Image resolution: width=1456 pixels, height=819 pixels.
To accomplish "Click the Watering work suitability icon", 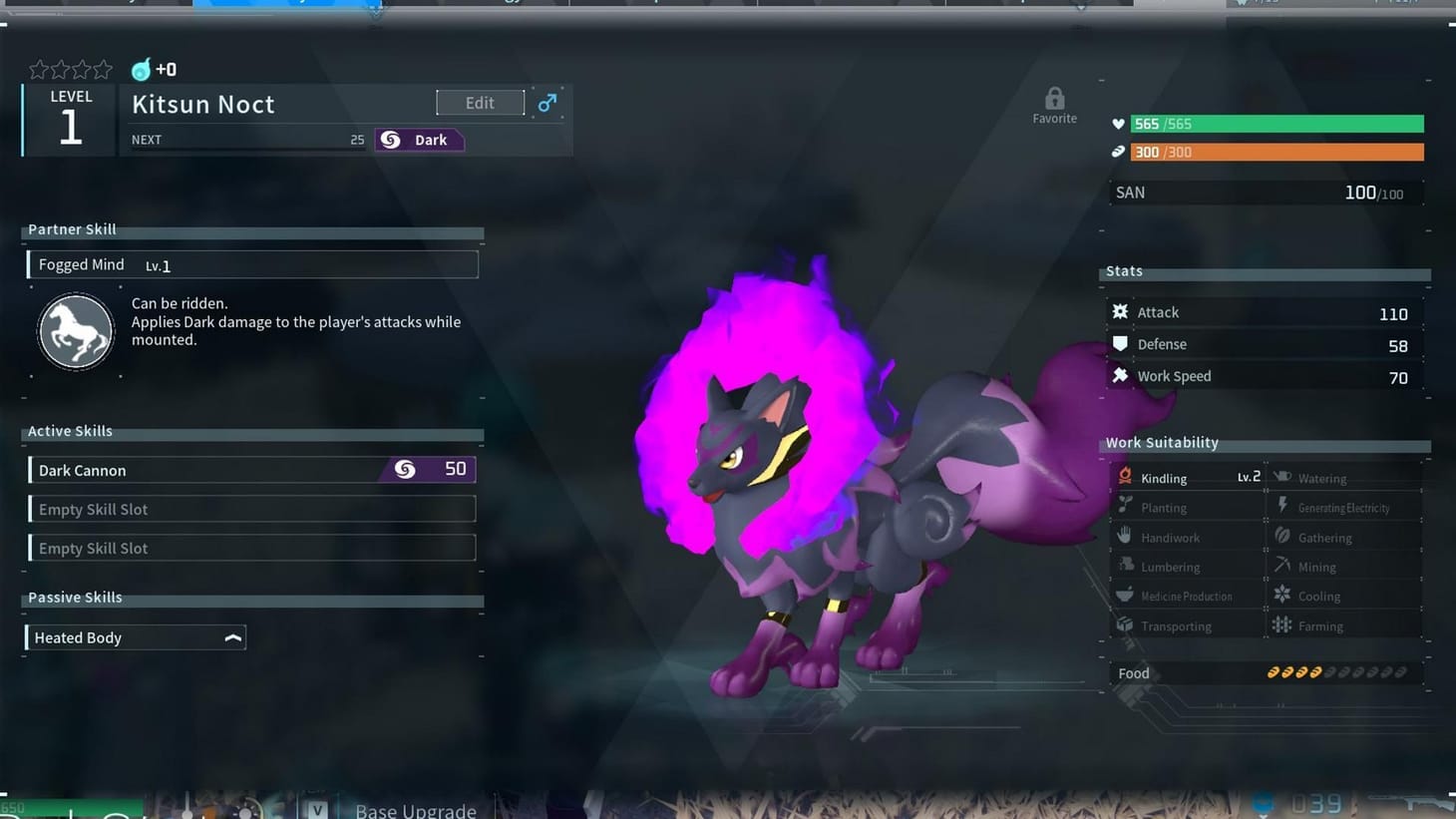I will (x=1283, y=477).
